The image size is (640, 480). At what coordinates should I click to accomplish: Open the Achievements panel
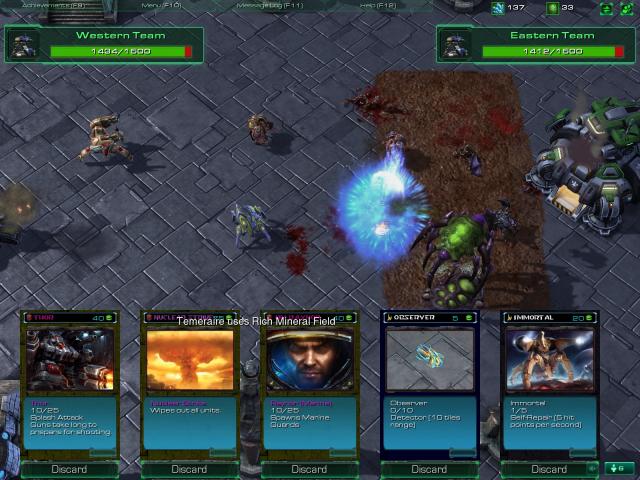pos(43,5)
